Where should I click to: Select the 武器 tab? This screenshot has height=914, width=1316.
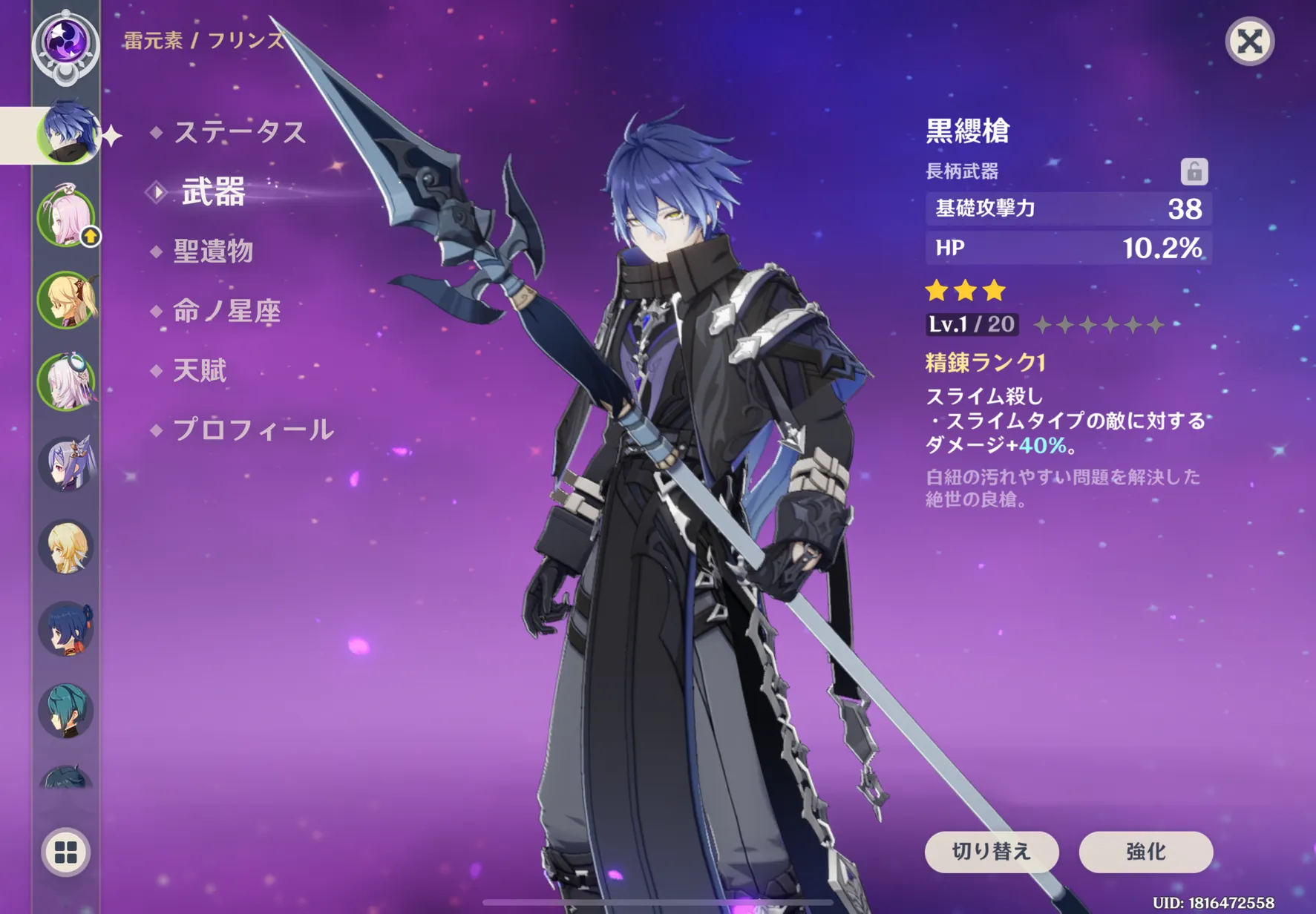[x=213, y=192]
